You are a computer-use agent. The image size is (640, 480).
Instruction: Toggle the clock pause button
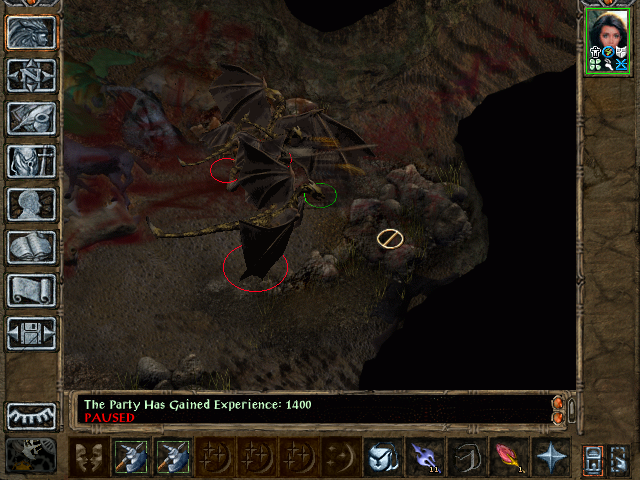coord(32,455)
